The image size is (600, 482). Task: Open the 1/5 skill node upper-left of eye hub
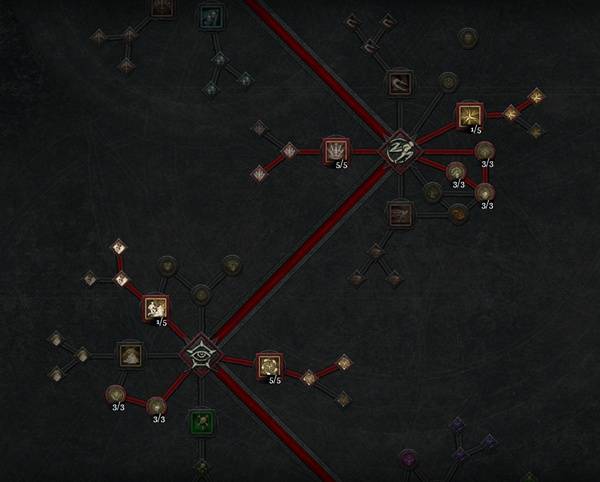[x=155, y=308]
